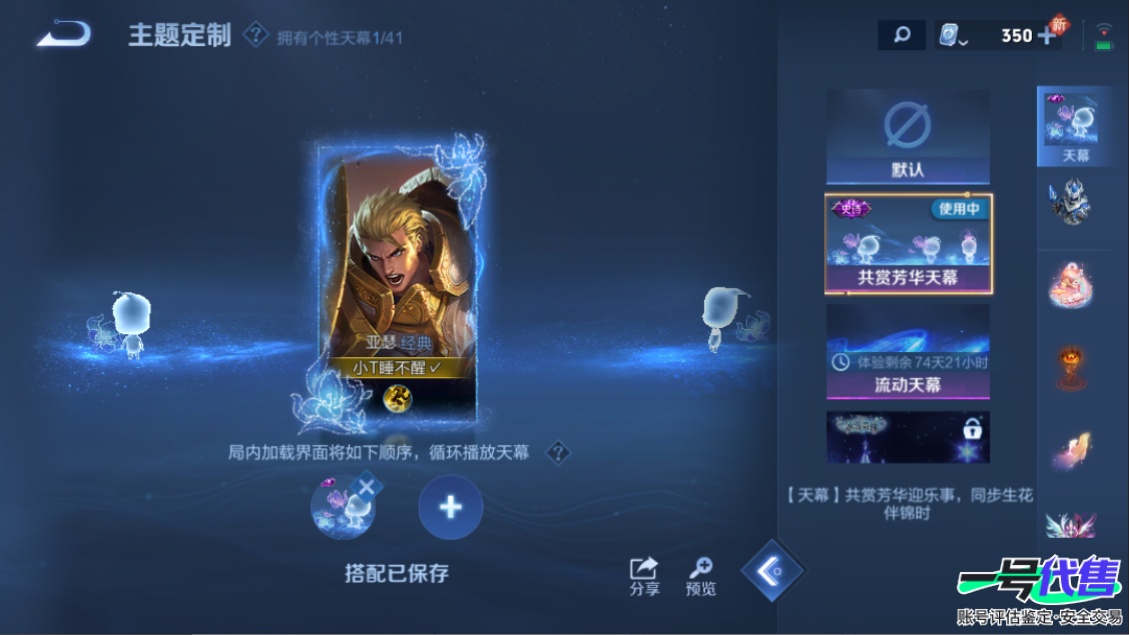Select the 共赏芳华天幕 theme card
The width and height of the screenshot is (1129, 635).
[x=908, y=244]
